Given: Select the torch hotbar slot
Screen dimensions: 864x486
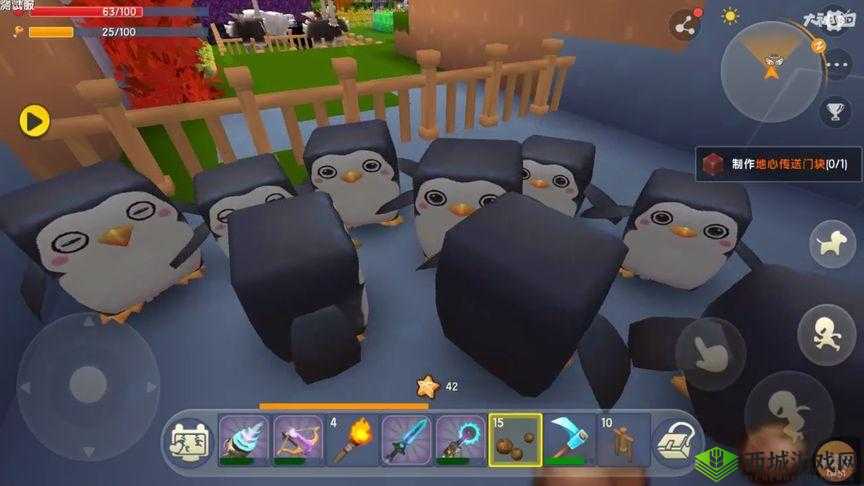Looking at the screenshot, I should point(352,439).
